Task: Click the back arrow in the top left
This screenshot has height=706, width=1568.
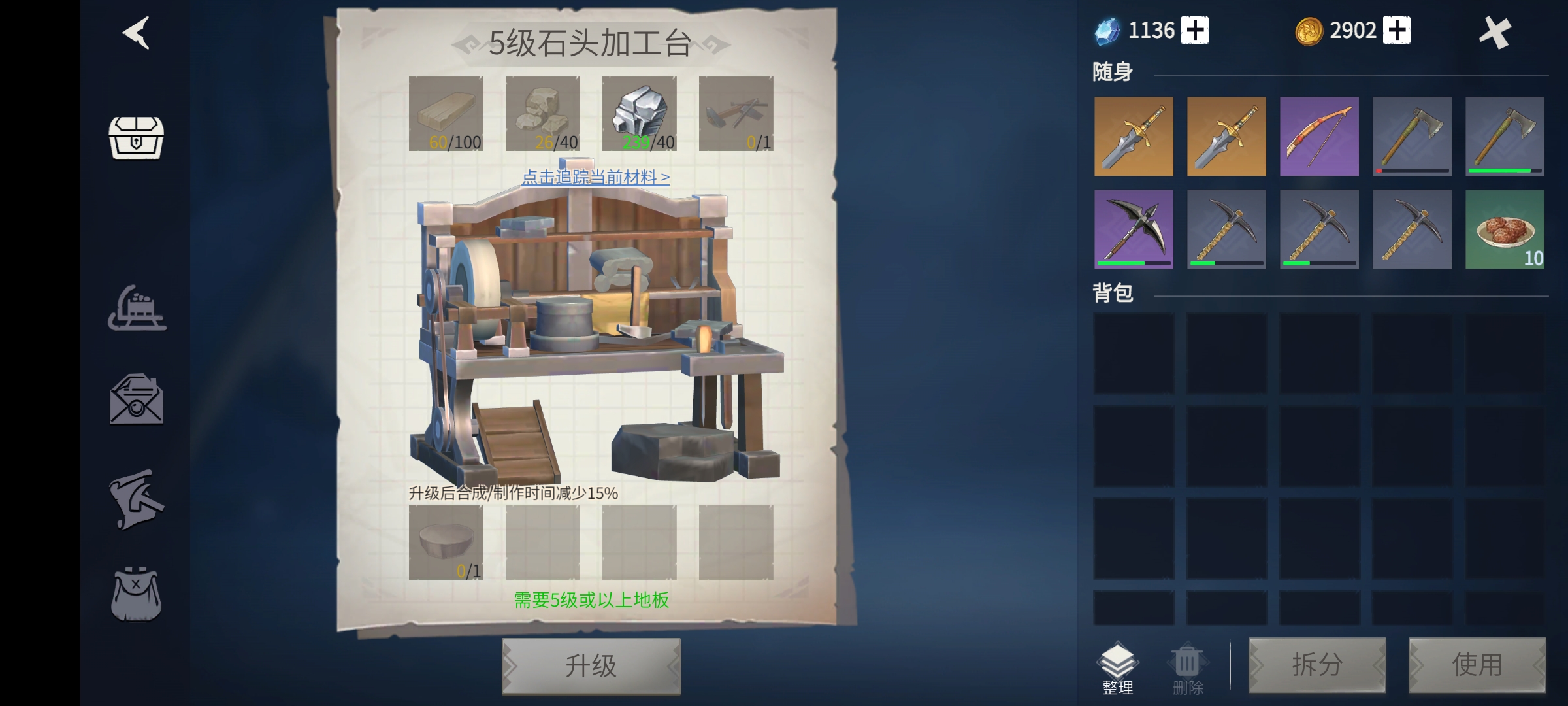Action: 134,34
